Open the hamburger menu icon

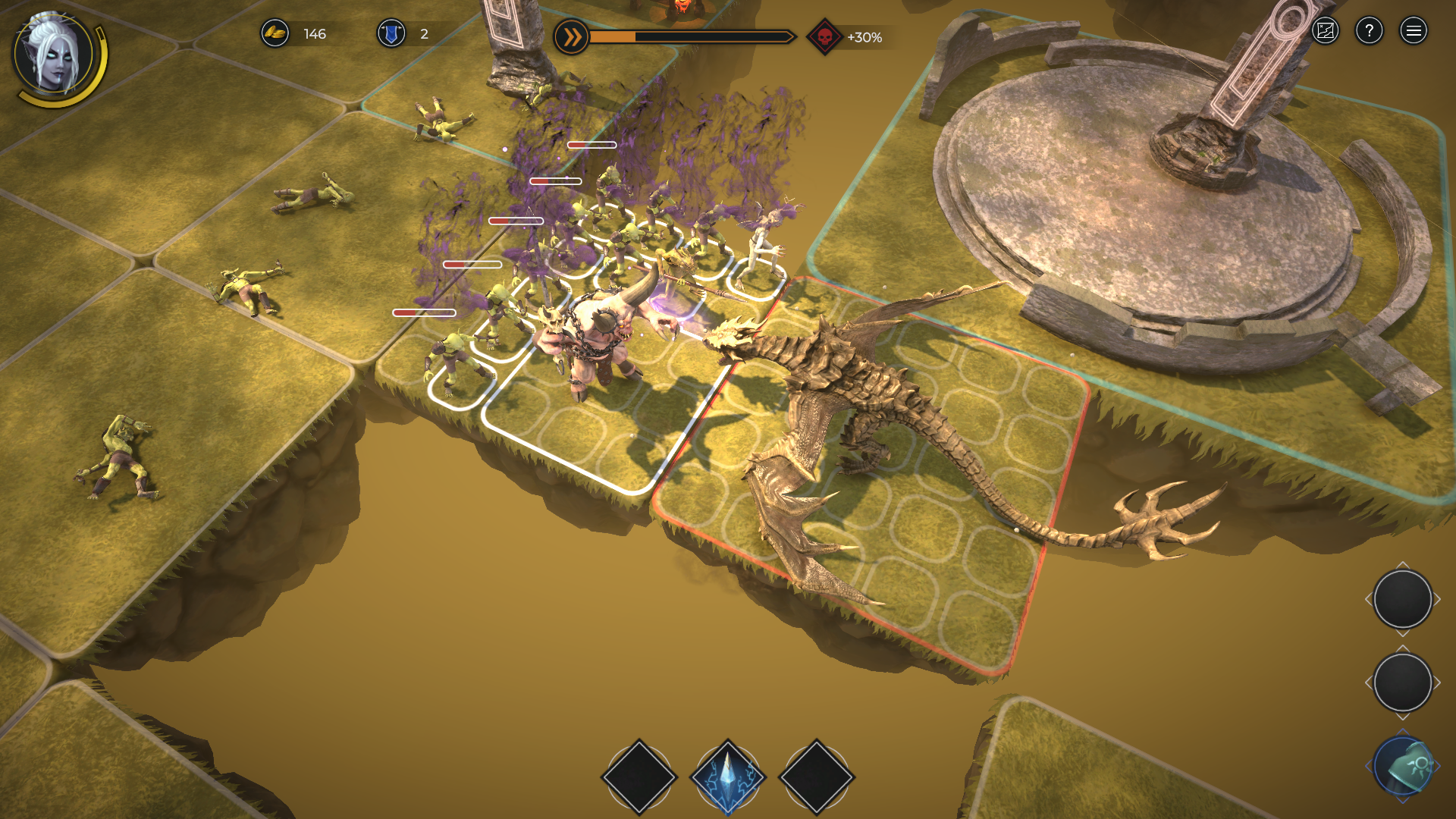[1414, 30]
